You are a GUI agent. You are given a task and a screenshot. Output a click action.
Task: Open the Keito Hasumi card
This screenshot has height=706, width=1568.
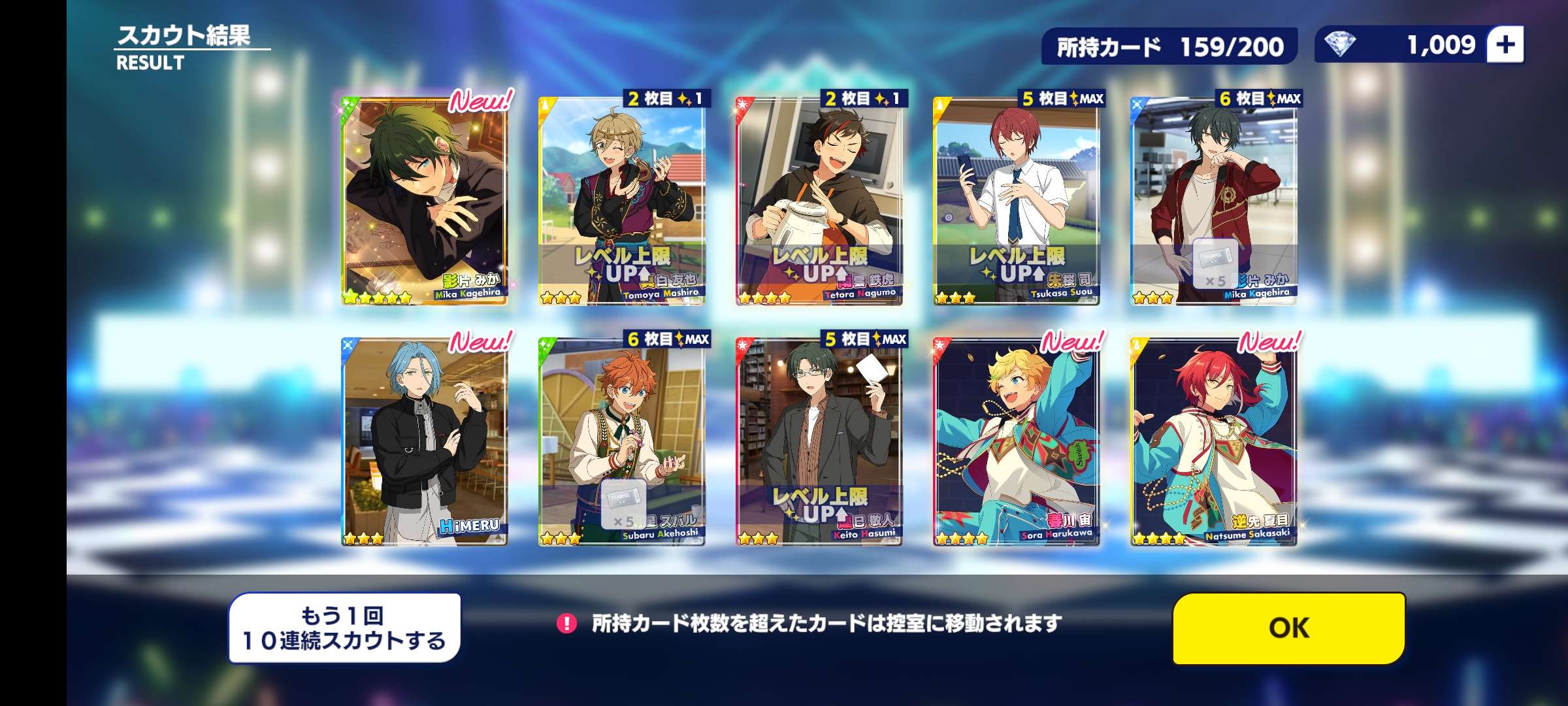(819, 442)
